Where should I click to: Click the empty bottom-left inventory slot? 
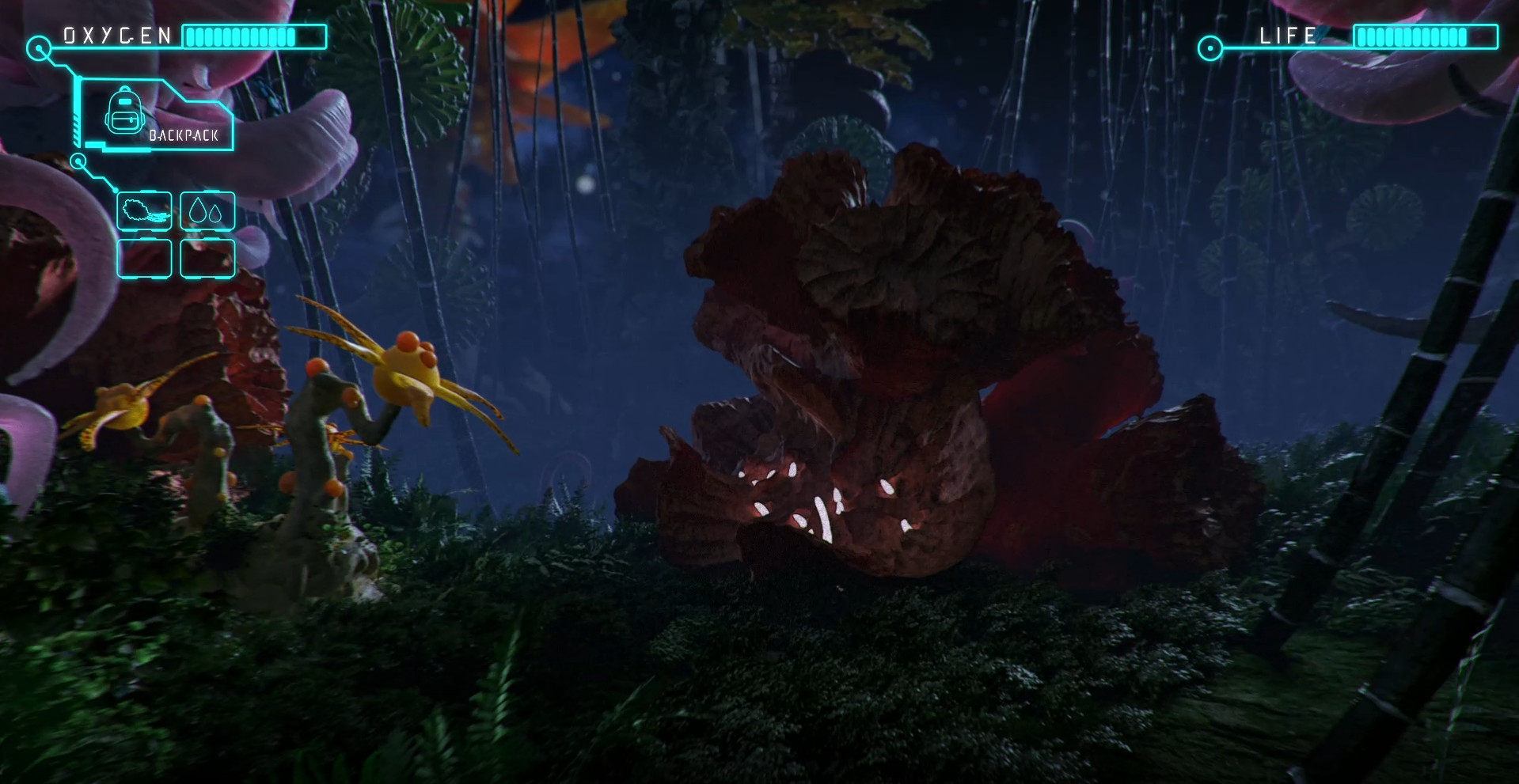144,257
